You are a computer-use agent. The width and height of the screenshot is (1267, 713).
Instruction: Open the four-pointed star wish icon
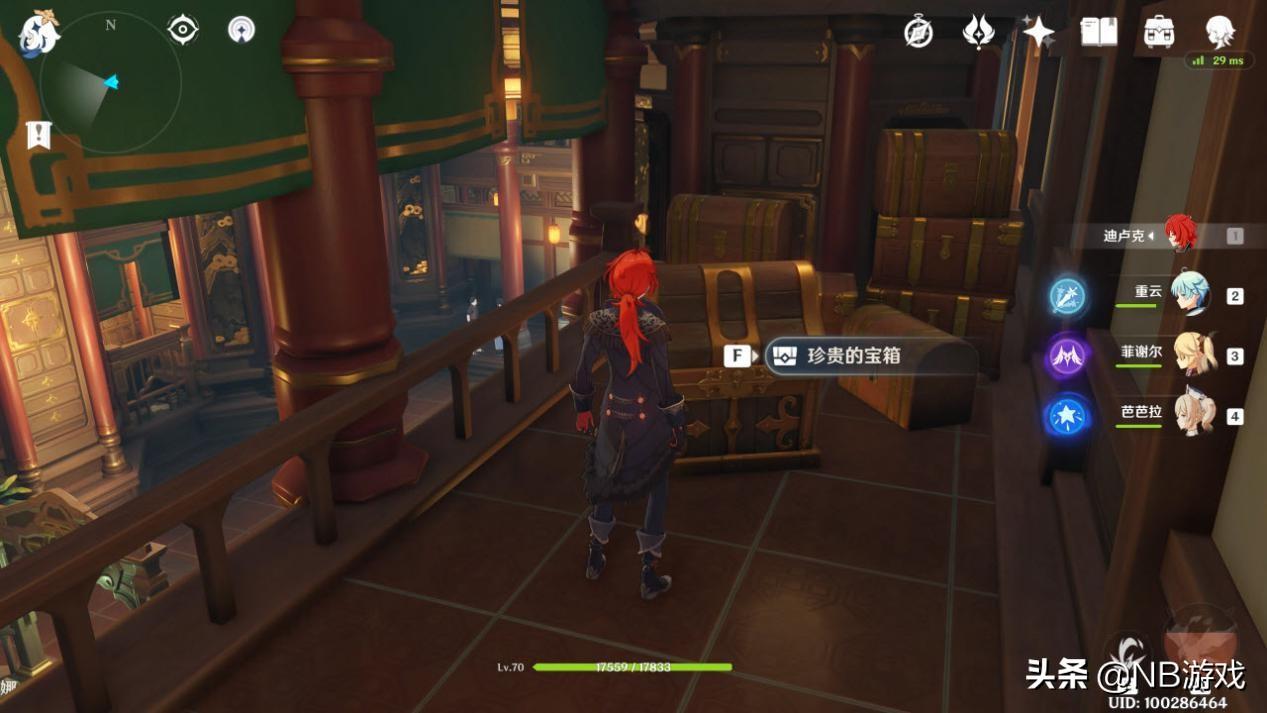pyautogui.click(x=1038, y=32)
